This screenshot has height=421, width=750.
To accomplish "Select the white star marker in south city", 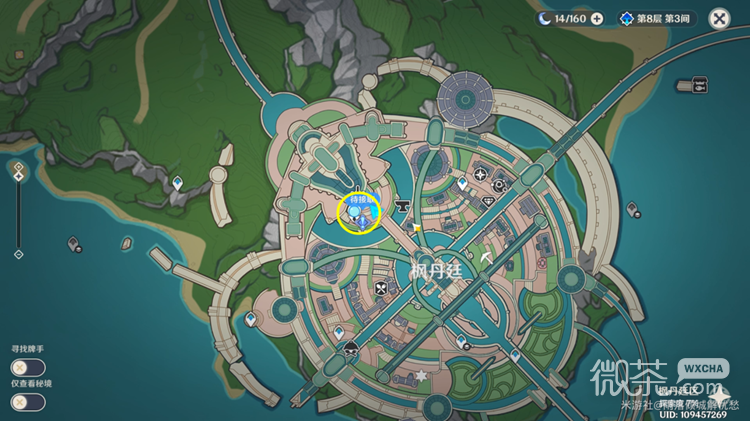I will 421,376.
